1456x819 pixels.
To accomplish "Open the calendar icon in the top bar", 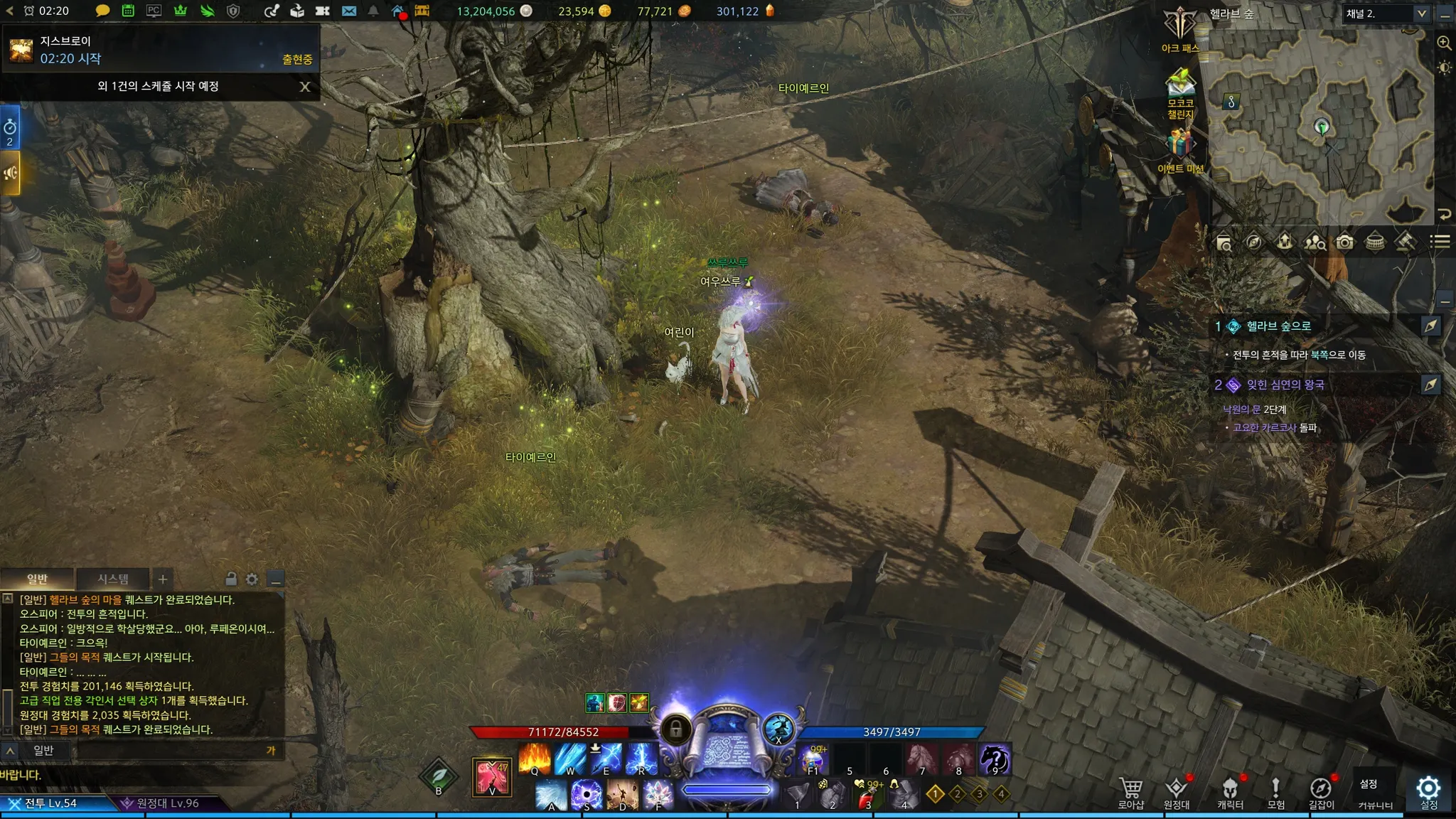I will click(x=128, y=11).
